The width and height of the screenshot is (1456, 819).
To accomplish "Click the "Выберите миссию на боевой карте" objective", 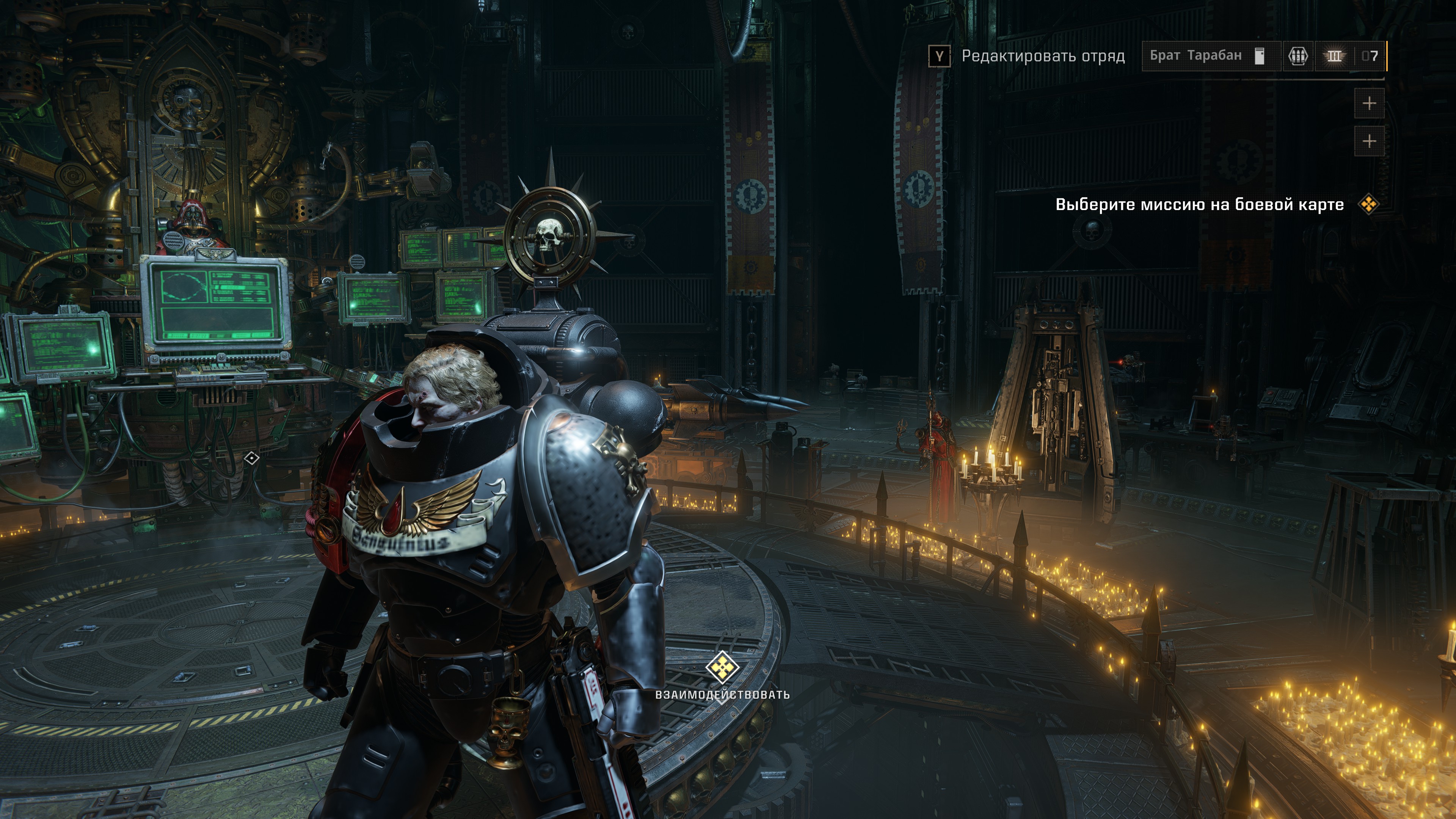I will pos(1199,205).
